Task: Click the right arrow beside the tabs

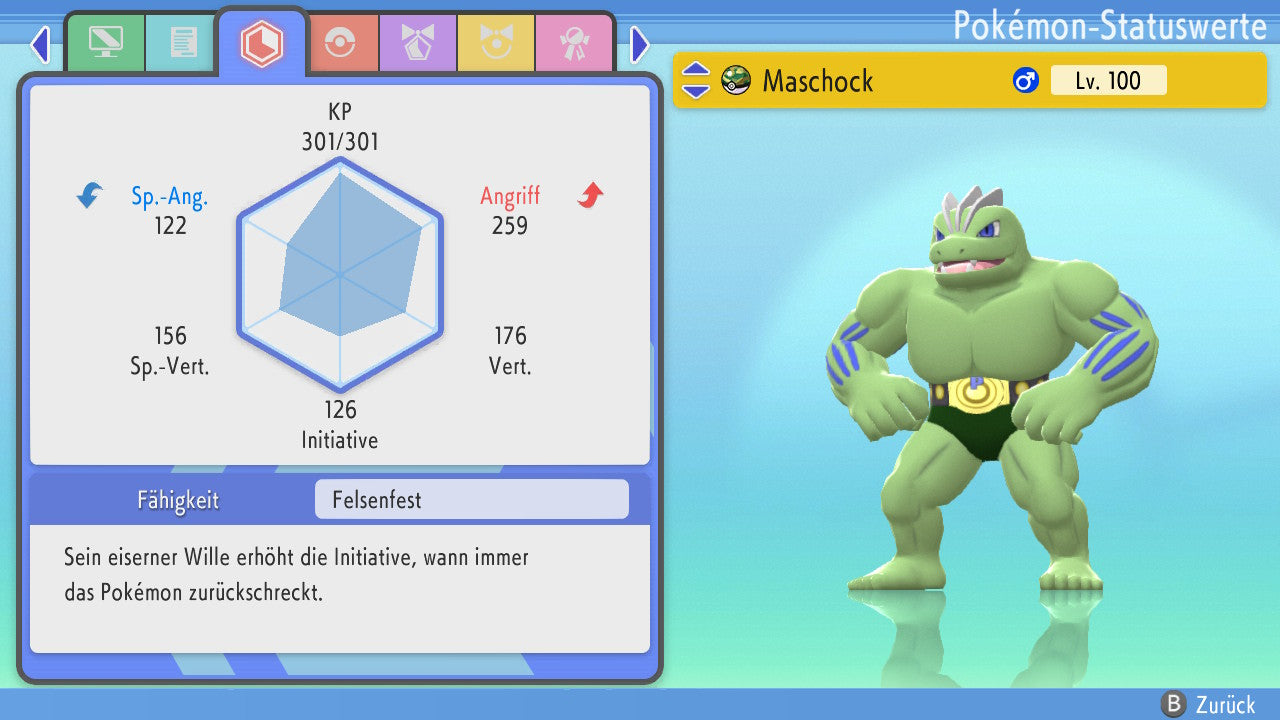Action: pyautogui.click(x=640, y=45)
